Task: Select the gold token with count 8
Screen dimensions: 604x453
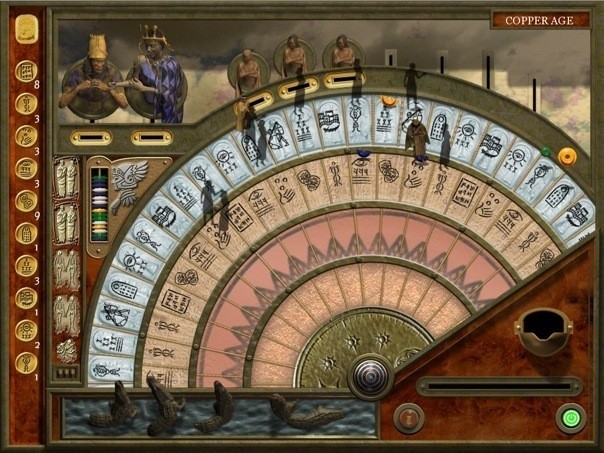Action: tap(26, 72)
